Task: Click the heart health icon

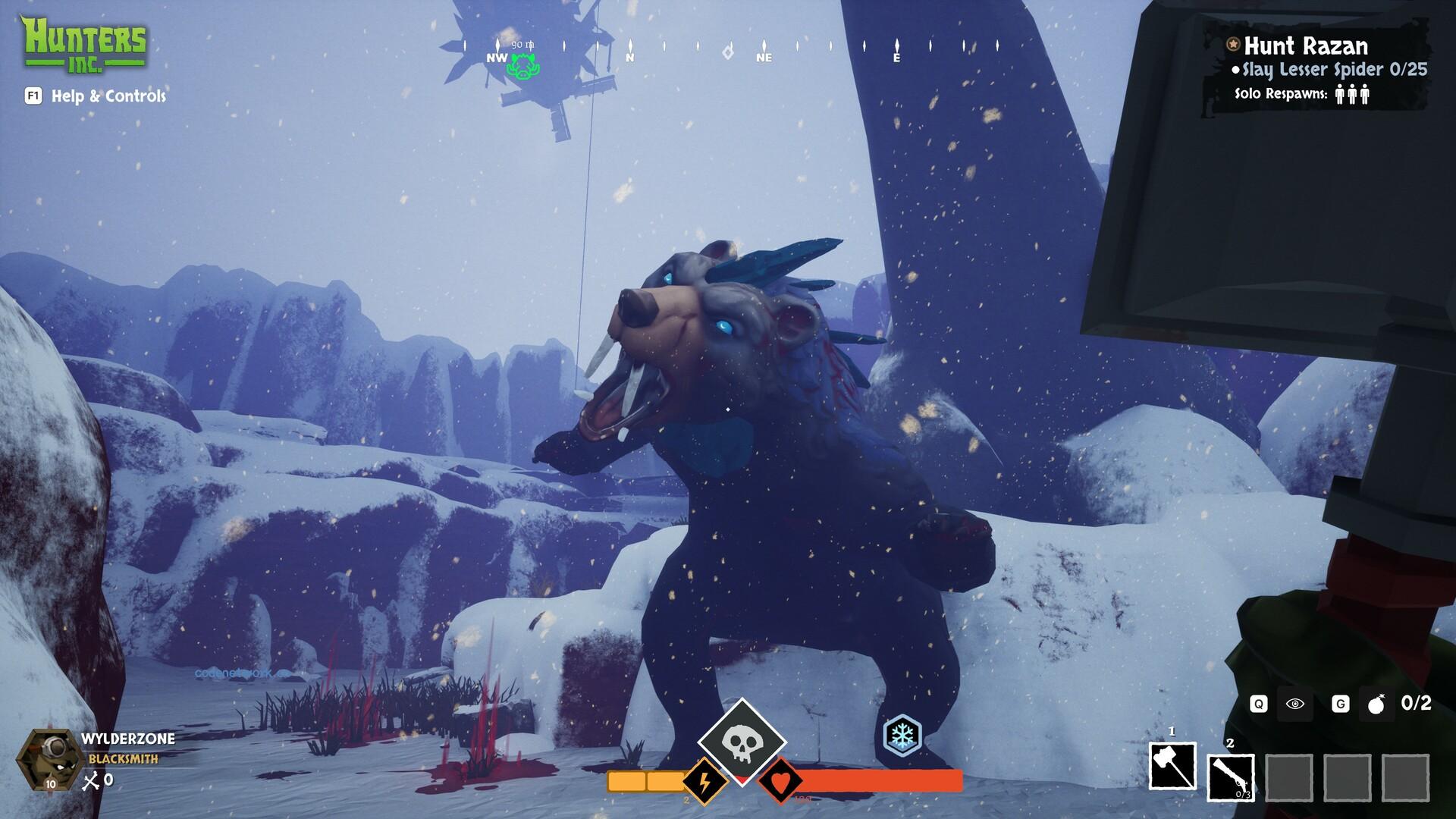Action: [x=781, y=780]
